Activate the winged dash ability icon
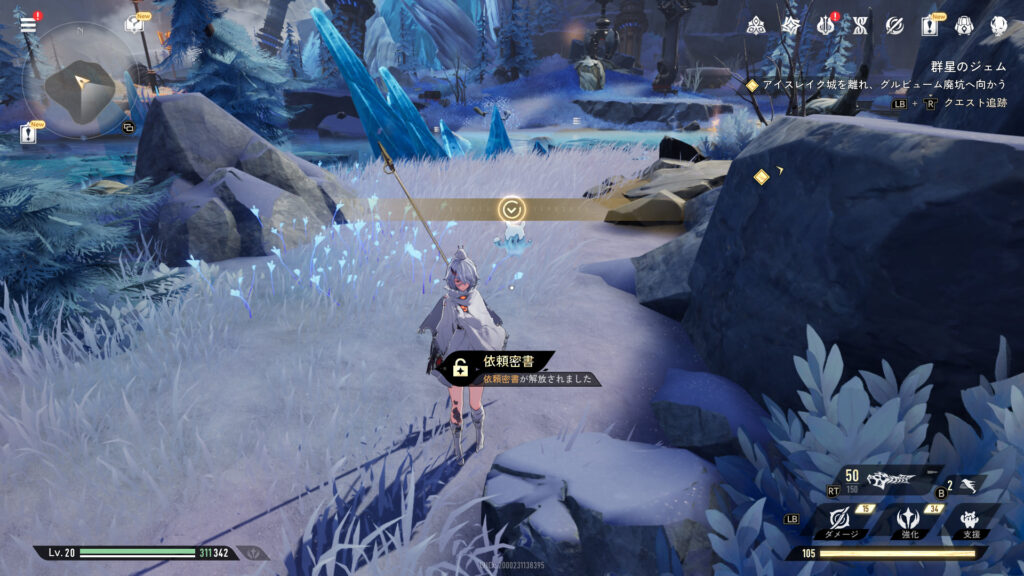 click(968, 484)
